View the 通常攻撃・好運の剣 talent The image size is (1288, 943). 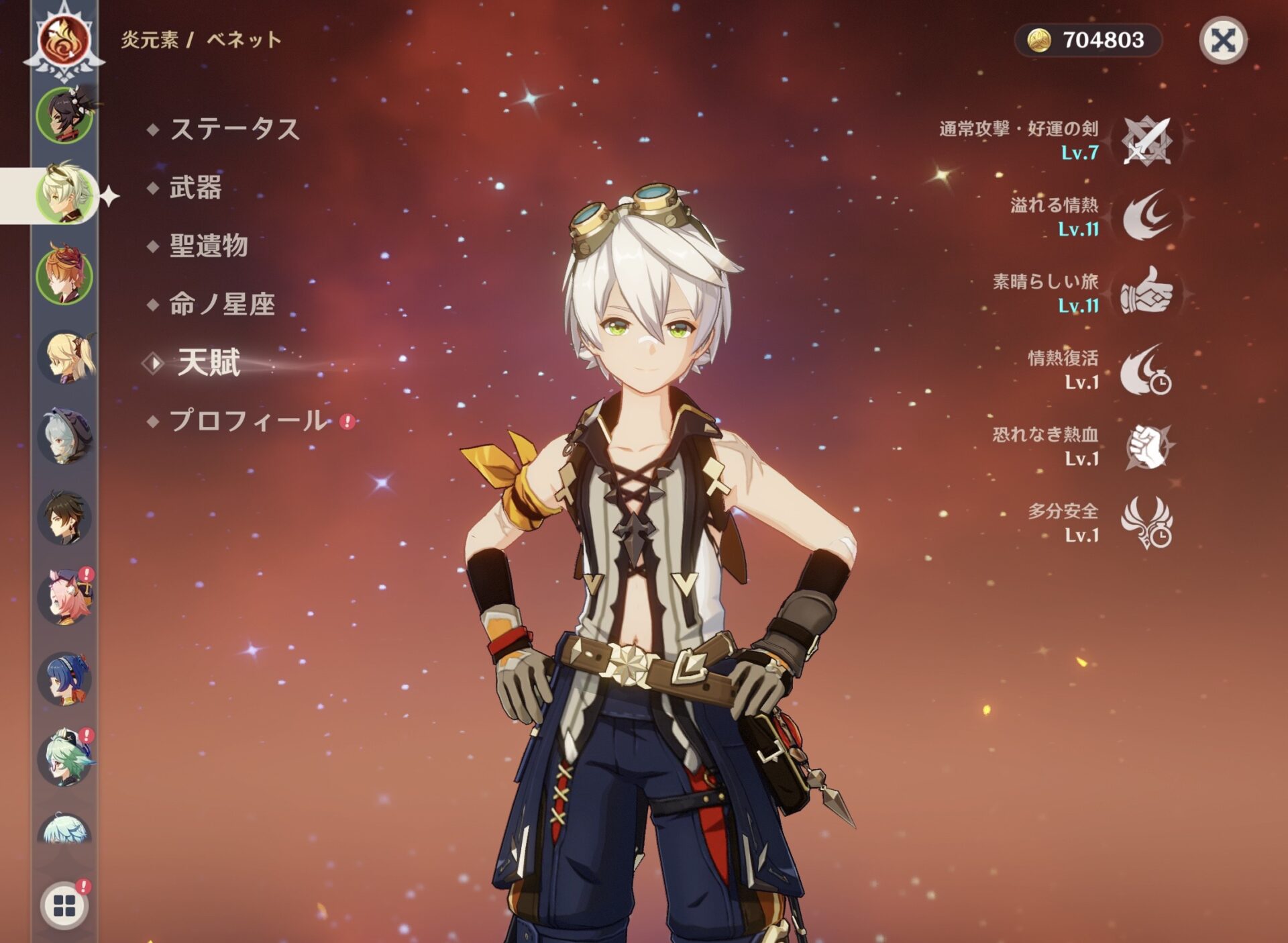1147,141
